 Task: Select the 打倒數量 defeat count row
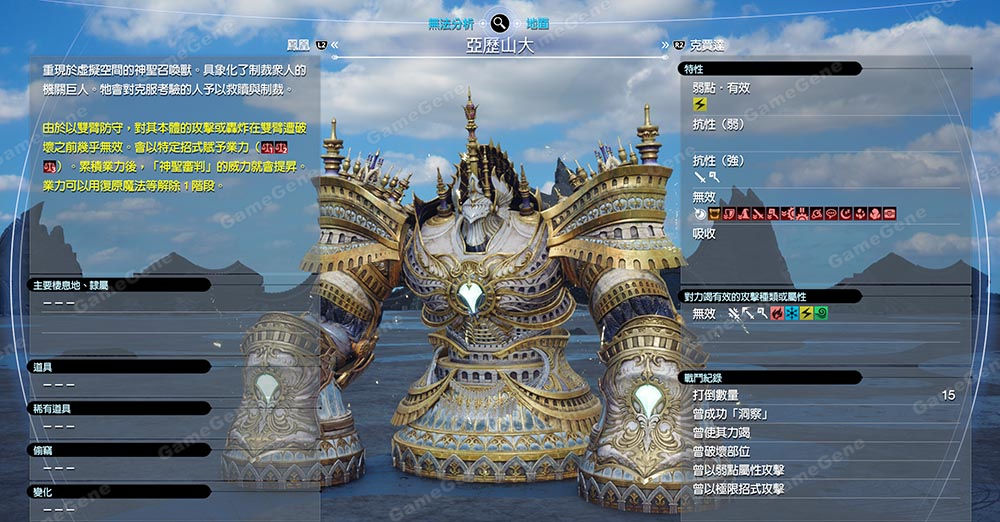(x=822, y=396)
